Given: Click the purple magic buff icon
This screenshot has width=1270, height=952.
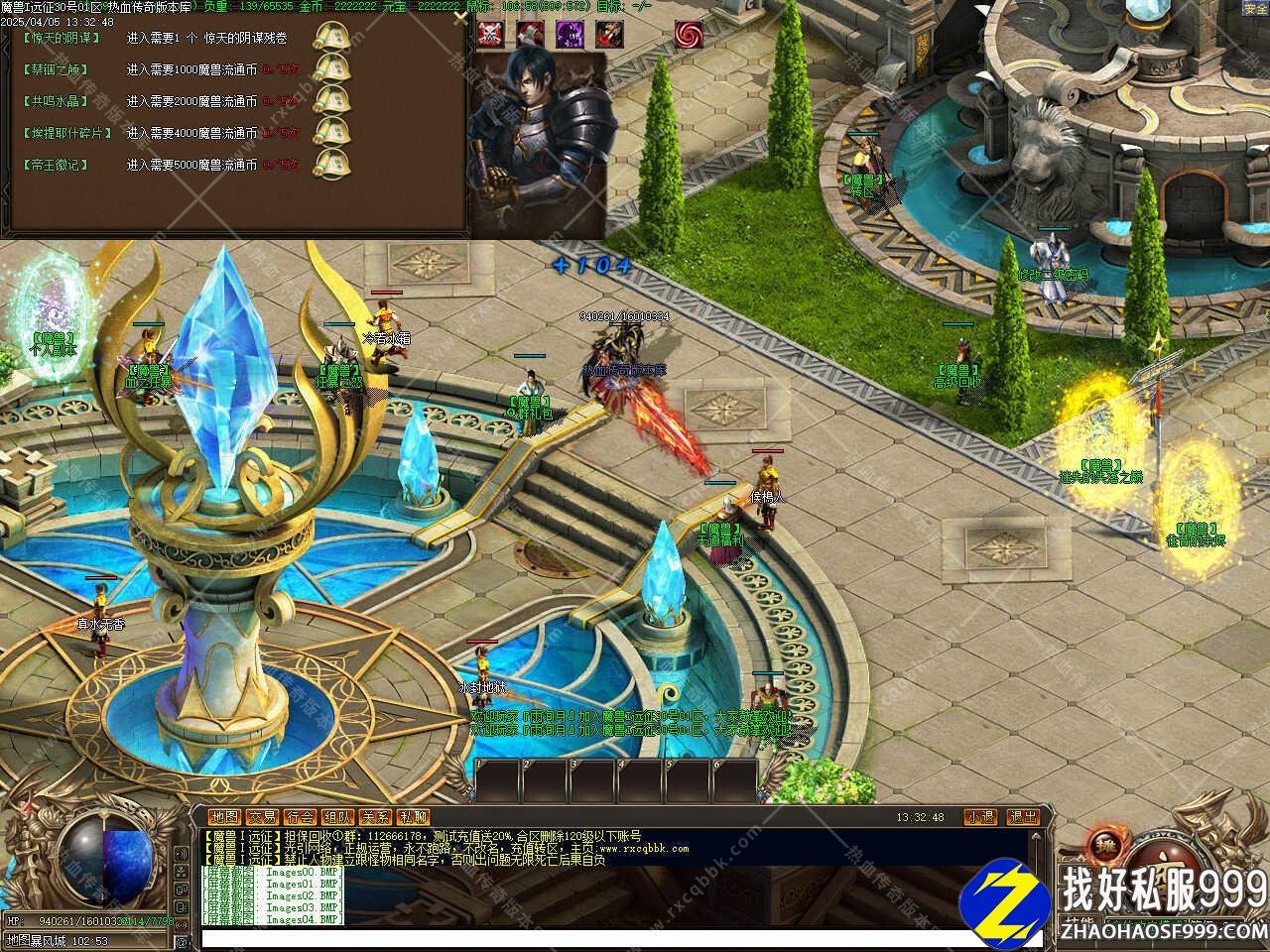Looking at the screenshot, I should coord(570,34).
